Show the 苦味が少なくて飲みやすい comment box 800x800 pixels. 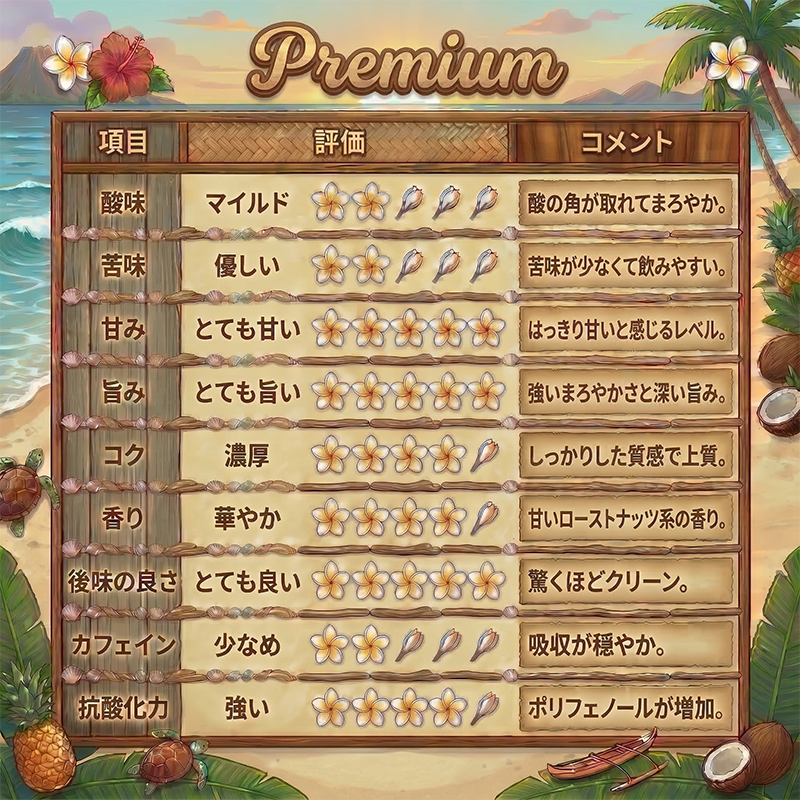[627, 266]
